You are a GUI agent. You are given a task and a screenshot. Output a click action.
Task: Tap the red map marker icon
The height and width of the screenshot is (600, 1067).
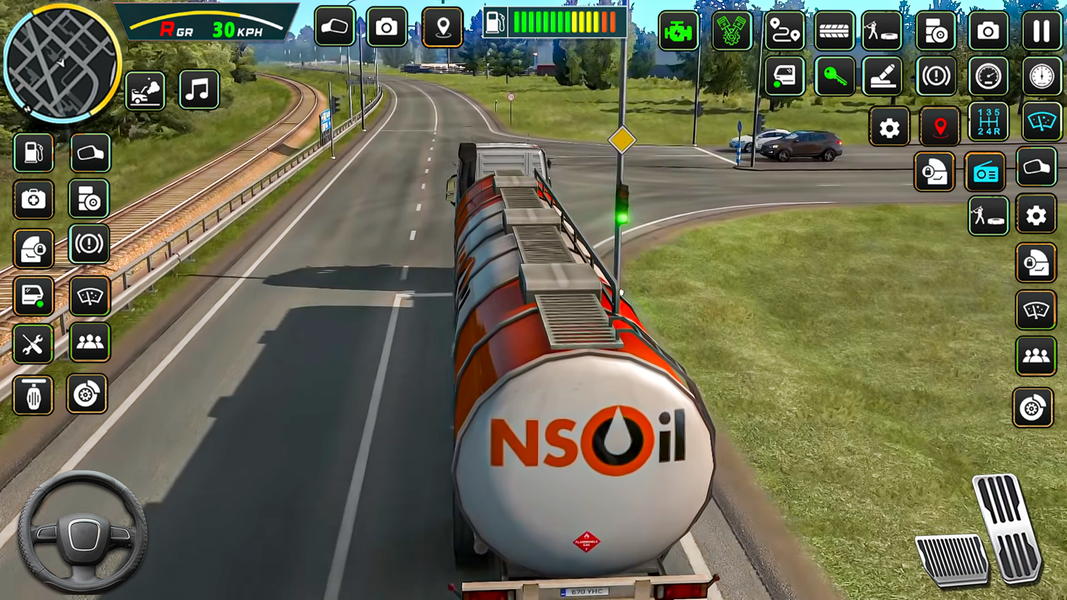(939, 127)
